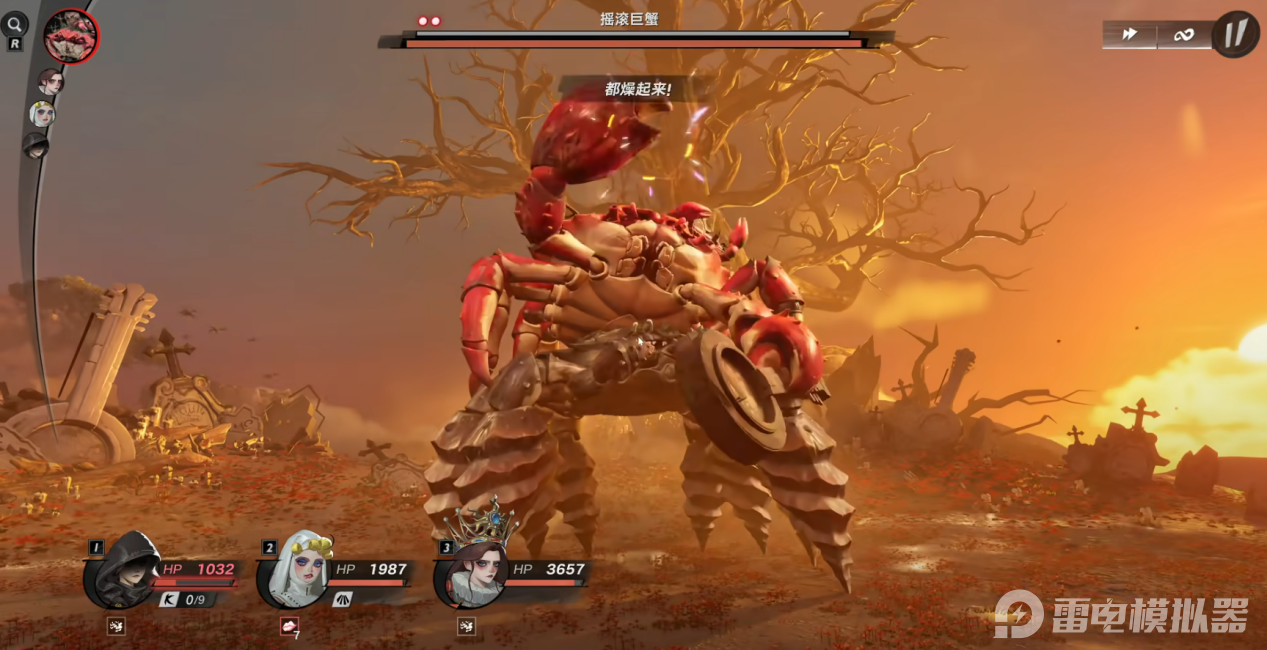Select the giant crab turn-order portrait
This screenshot has width=1267, height=650.
click(x=71, y=36)
